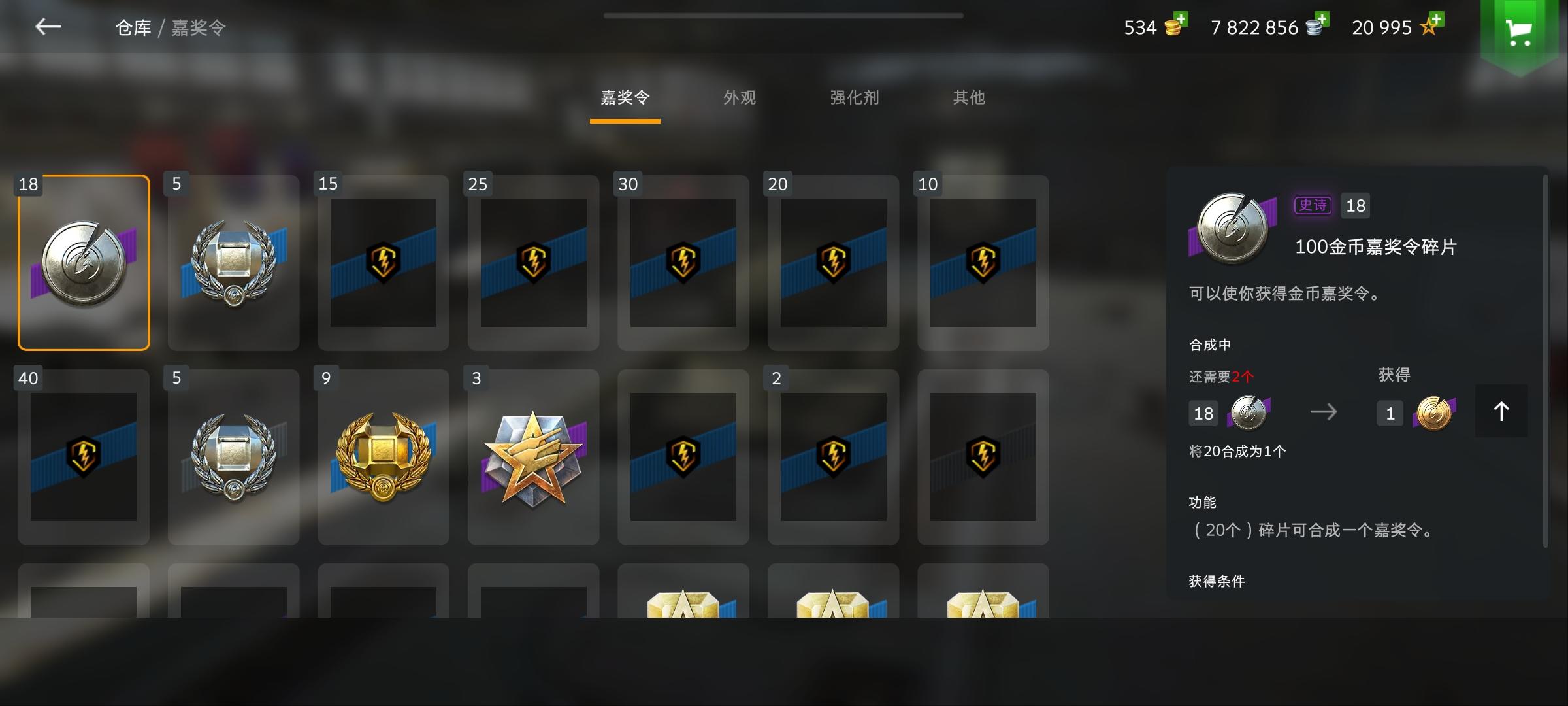Switch to the 外观 tab
1568x706 pixels.
[738, 97]
